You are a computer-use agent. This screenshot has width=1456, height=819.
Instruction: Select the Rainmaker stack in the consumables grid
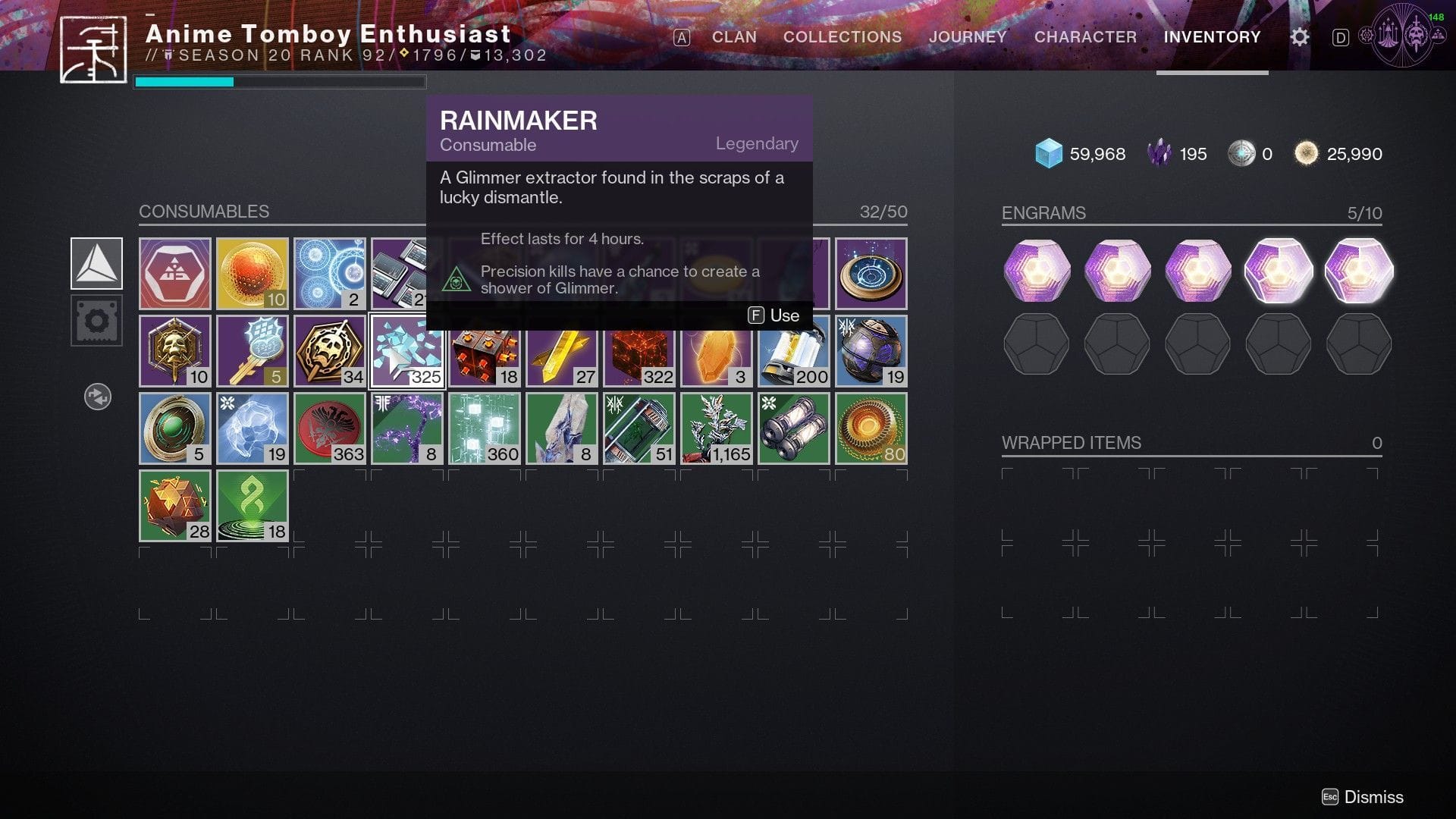click(x=408, y=350)
